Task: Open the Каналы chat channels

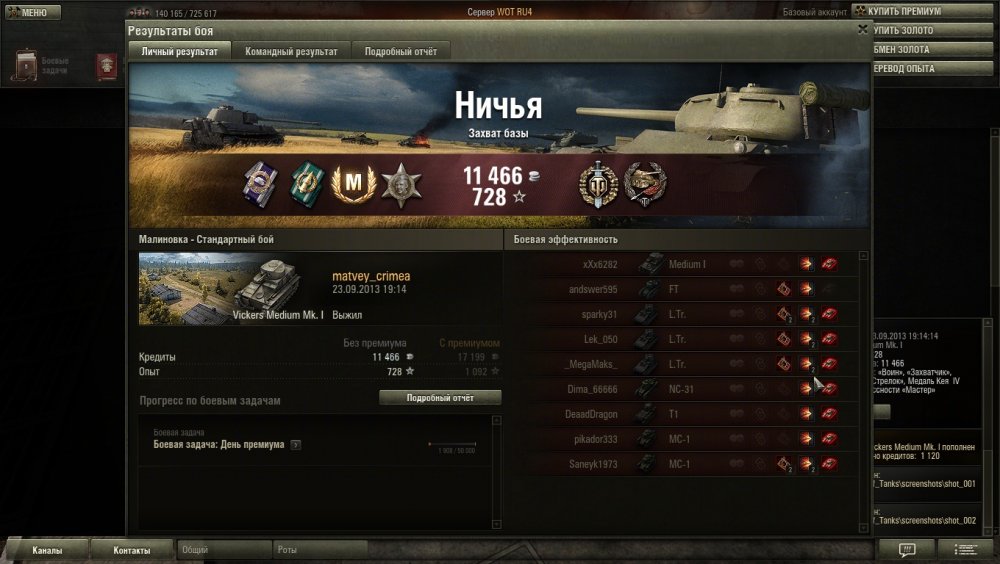Action: click(47, 550)
